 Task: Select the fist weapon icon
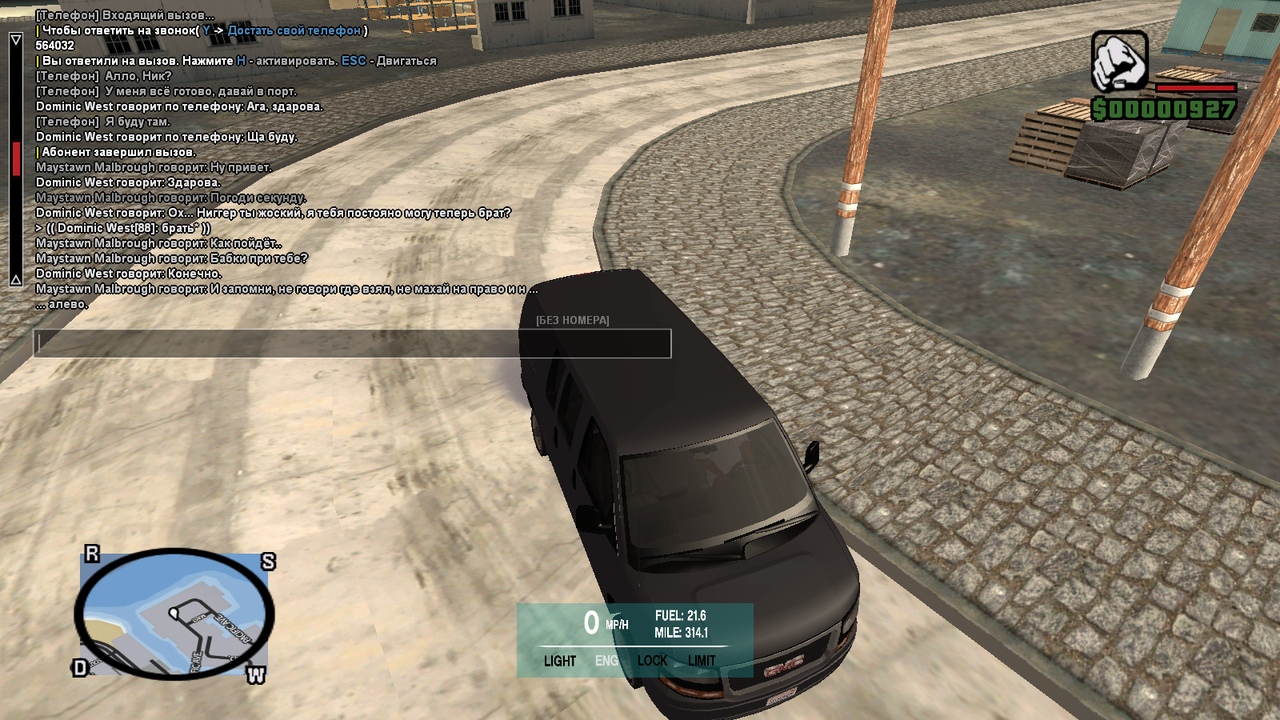click(x=1119, y=61)
